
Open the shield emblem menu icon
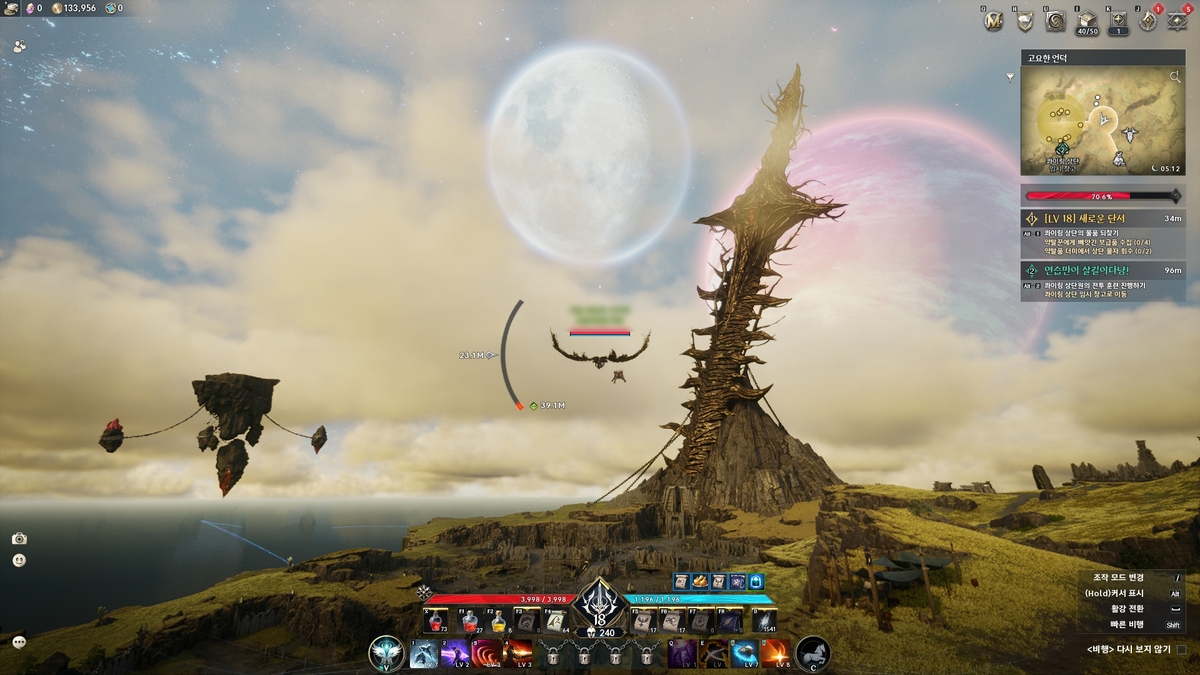(1024, 20)
